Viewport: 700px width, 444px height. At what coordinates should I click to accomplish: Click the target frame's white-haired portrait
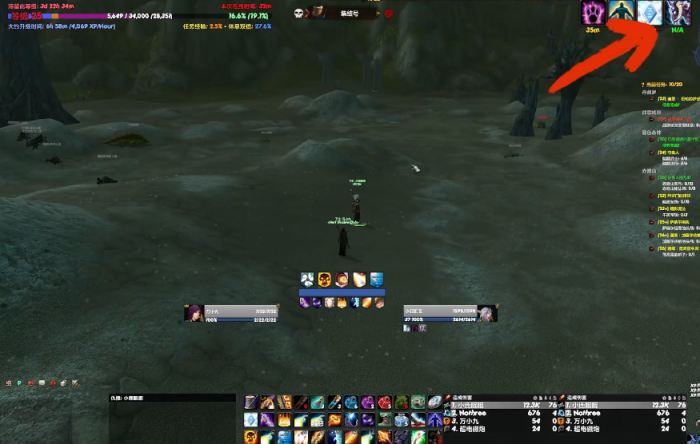(x=488, y=313)
